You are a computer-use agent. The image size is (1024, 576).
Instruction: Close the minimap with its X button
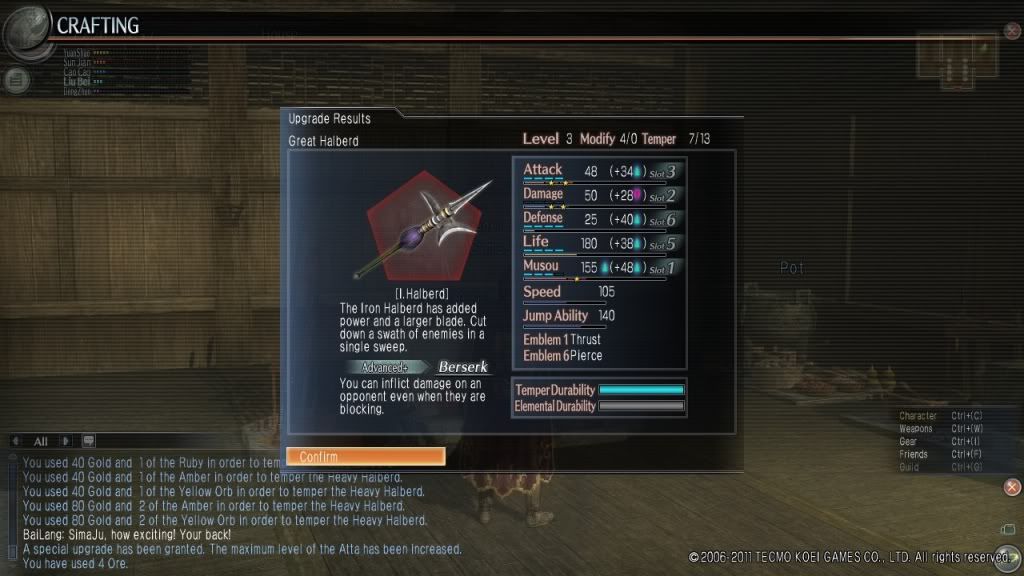(x=1012, y=30)
